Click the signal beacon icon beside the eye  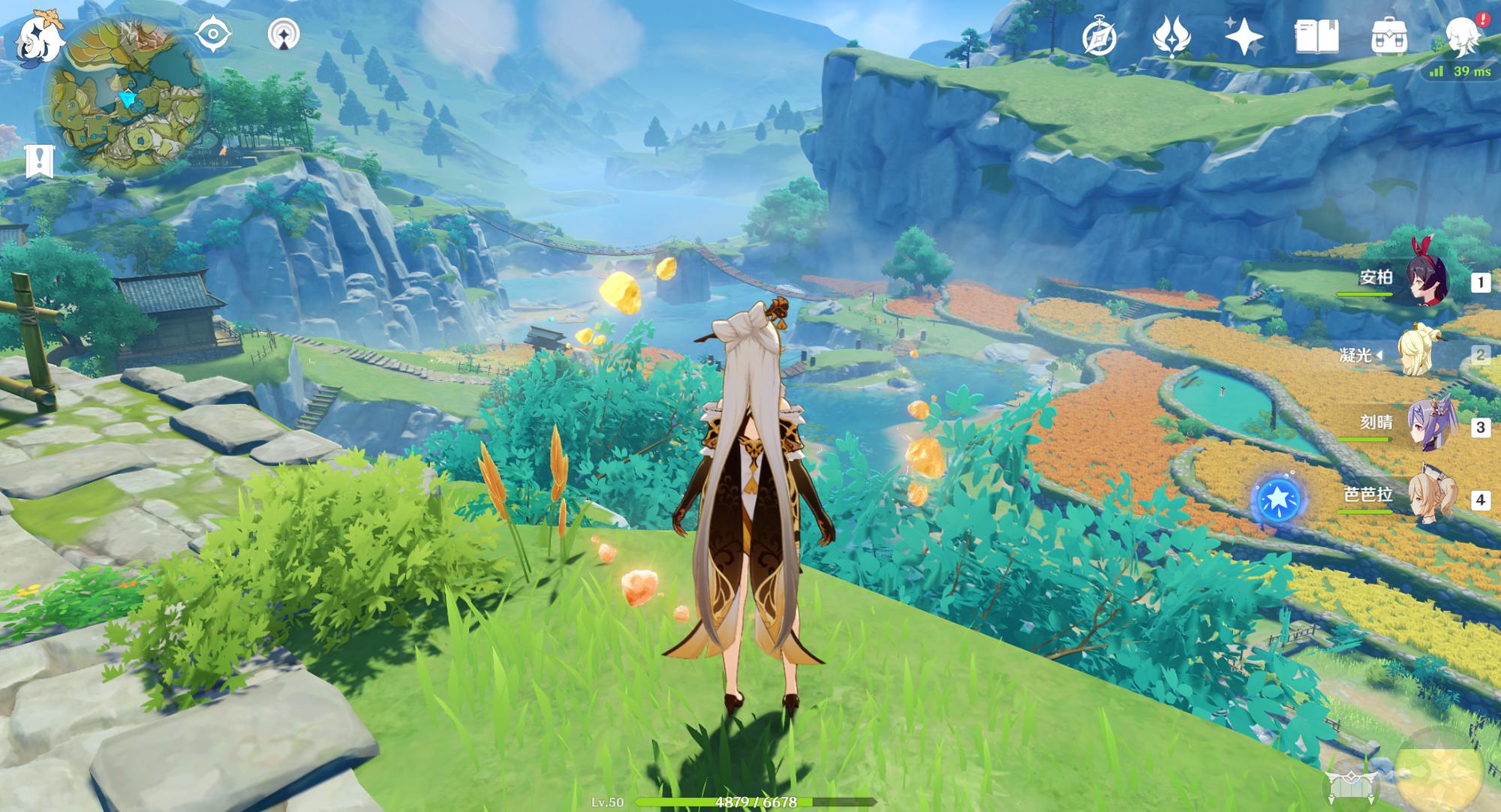[284, 35]
